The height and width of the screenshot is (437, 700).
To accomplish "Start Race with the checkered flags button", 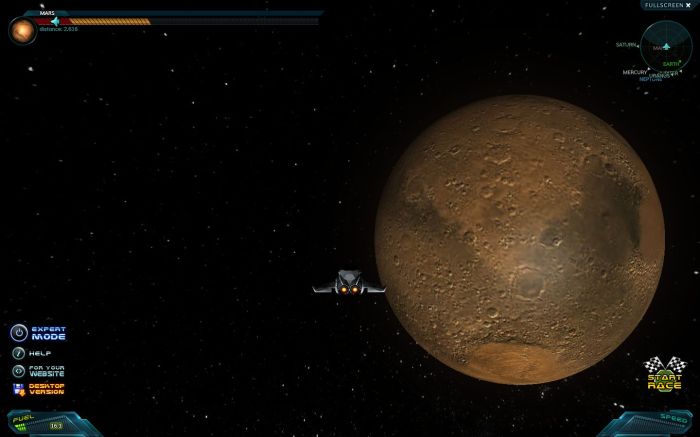I will pyautogui.click(x=664, y=373).
